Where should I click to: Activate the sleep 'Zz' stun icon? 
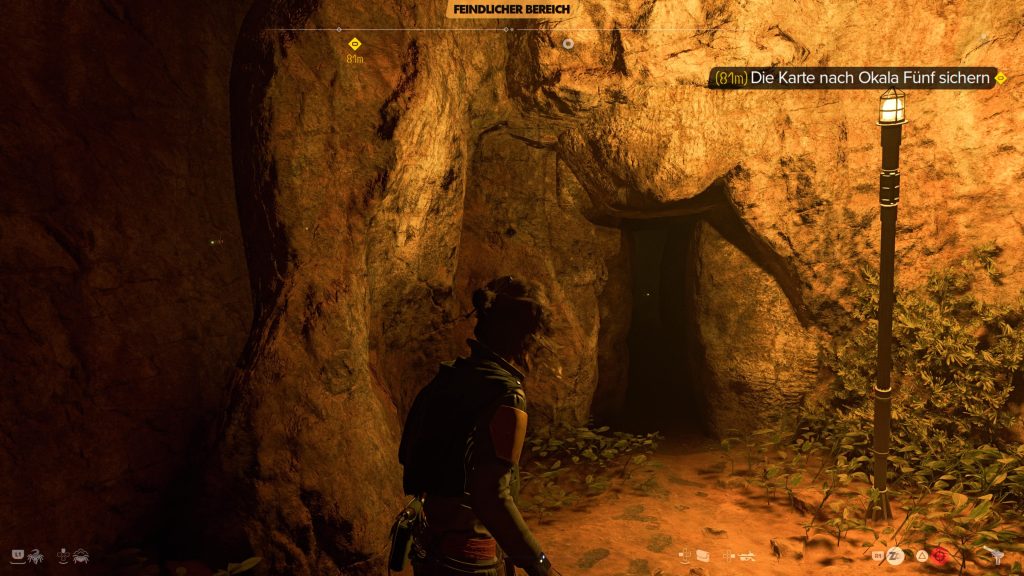click(893, 553)
